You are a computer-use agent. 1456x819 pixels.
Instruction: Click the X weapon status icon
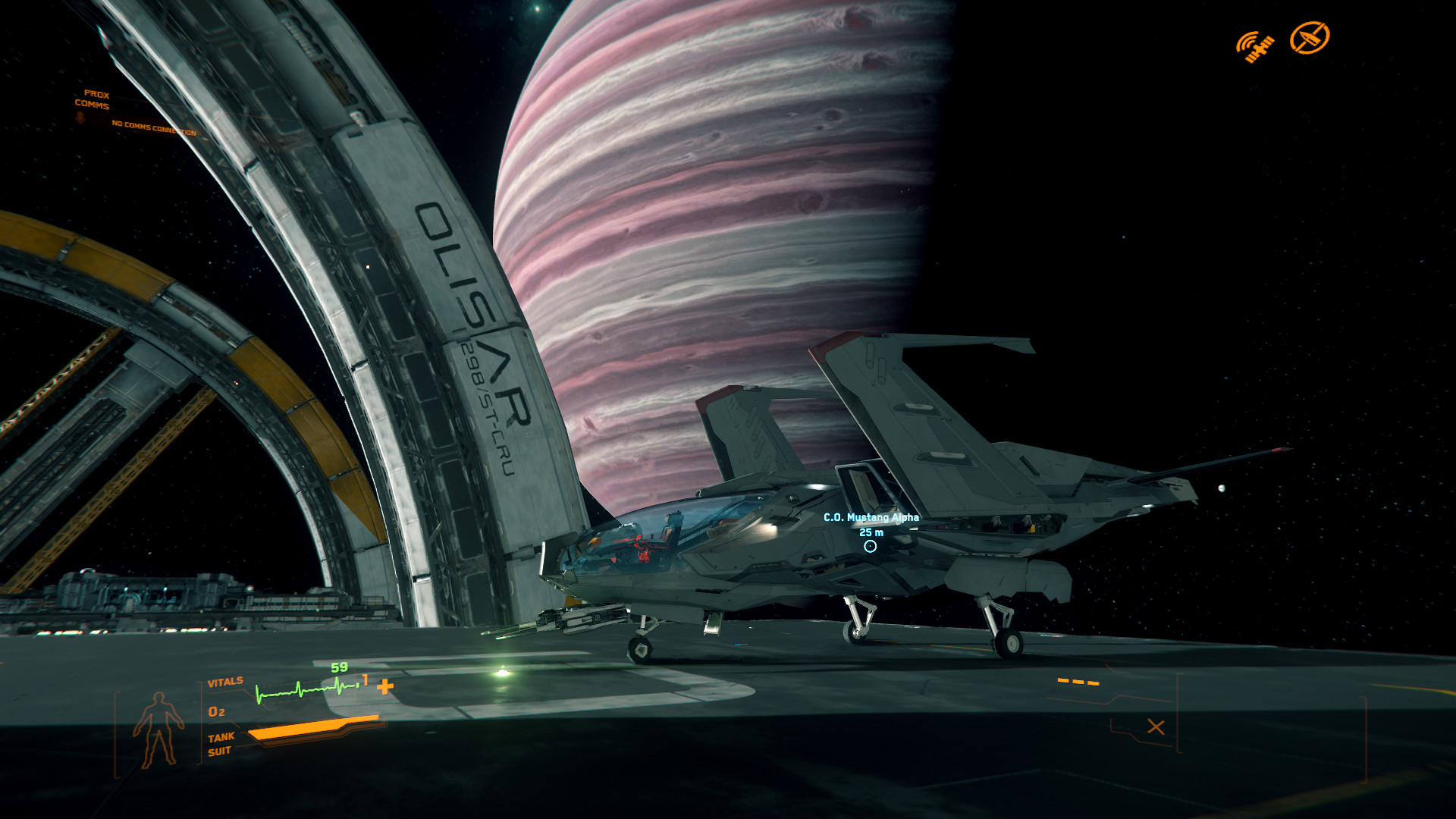[x=1156, y=727]
